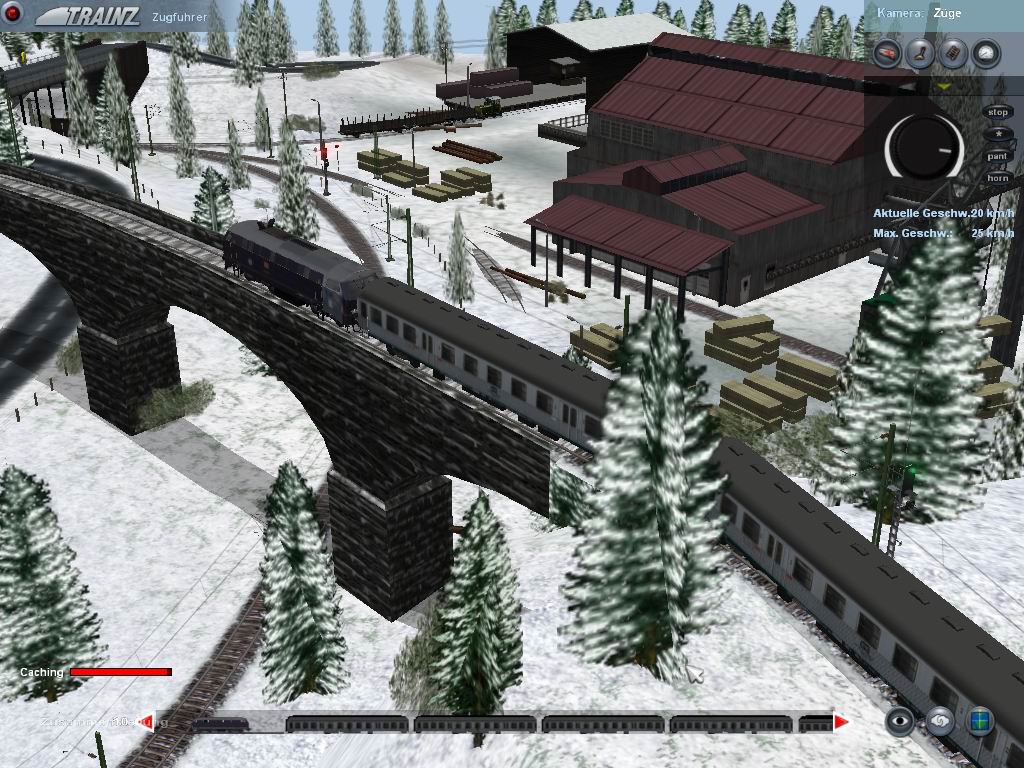Click the control lever icon button
This screenshot has height=768, width=1024.
pyautogui.click(x=920, y=54)
